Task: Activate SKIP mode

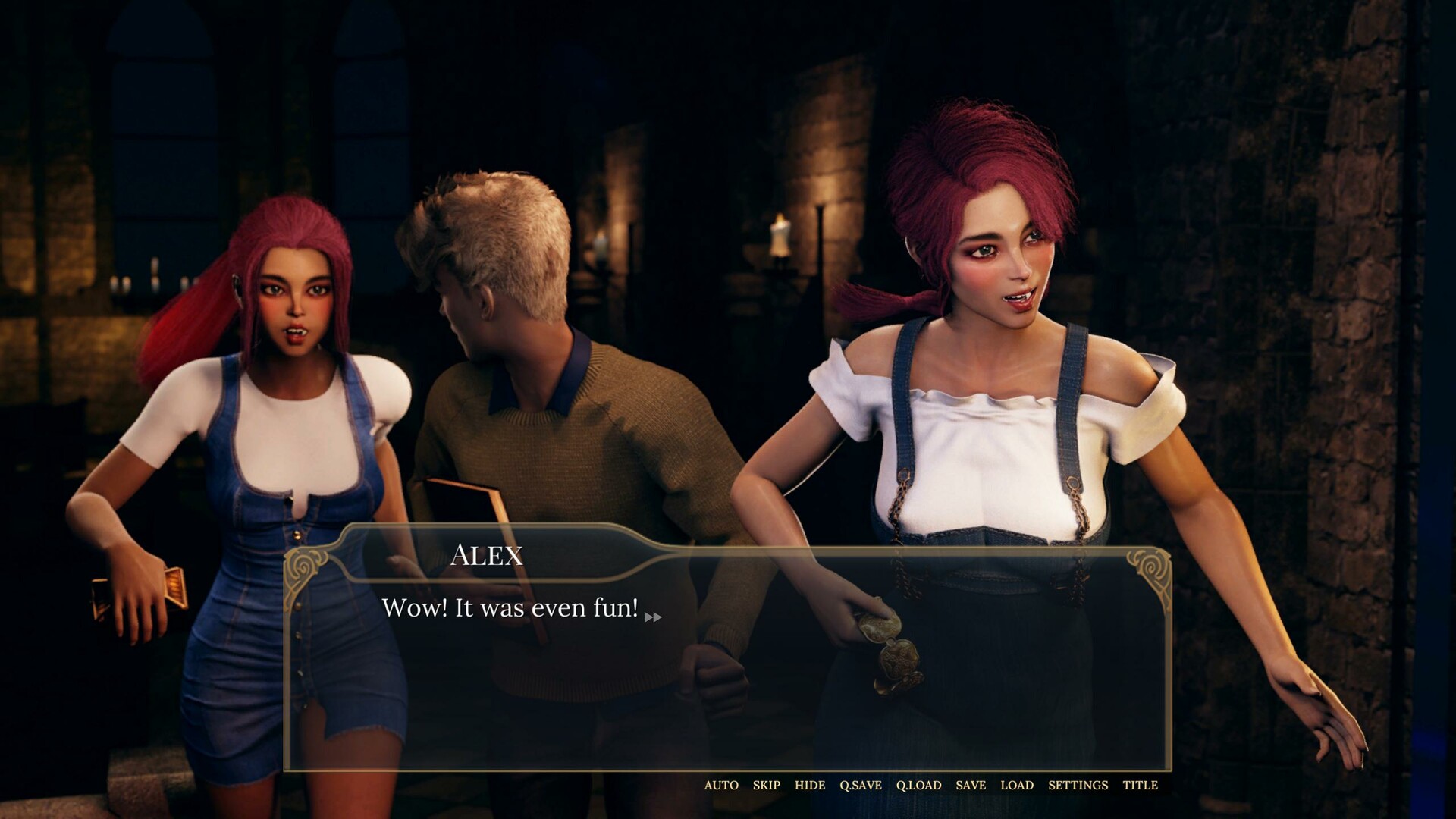Action: tap(765, 786)
